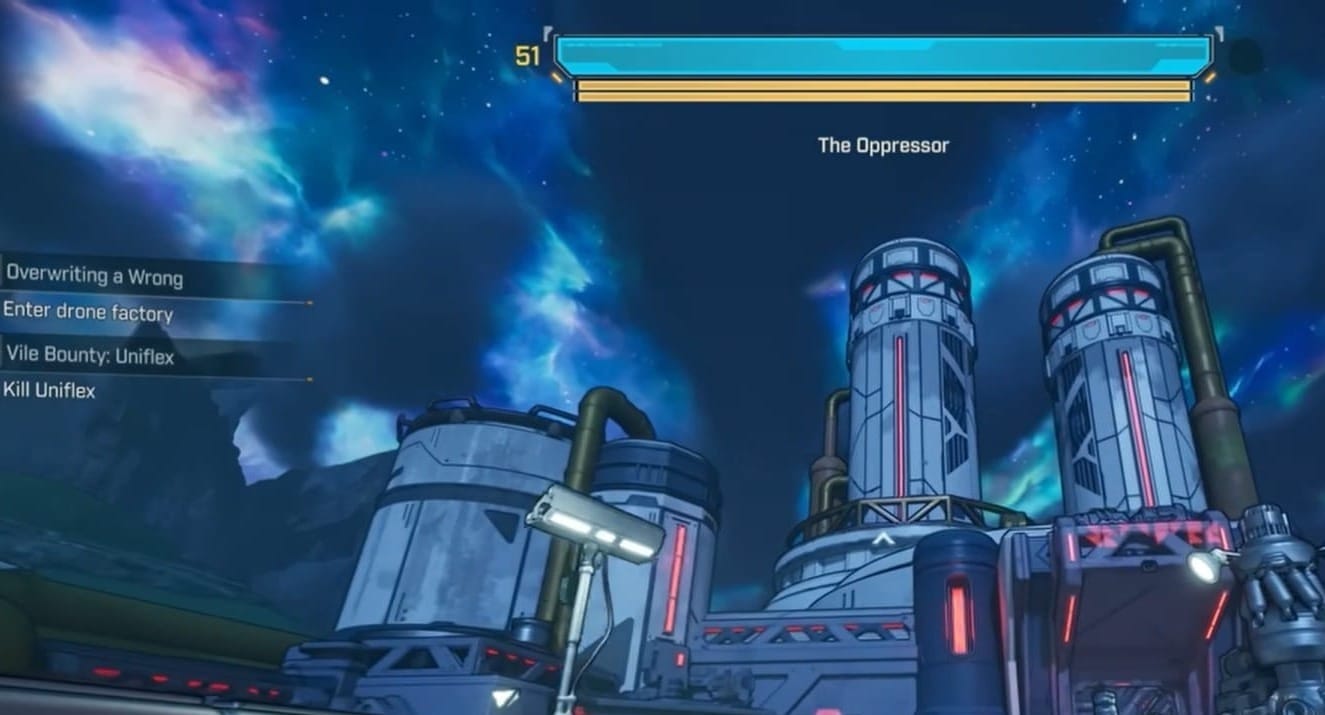Select the Overwriting a Wrong quest tracker

[96, 274]
